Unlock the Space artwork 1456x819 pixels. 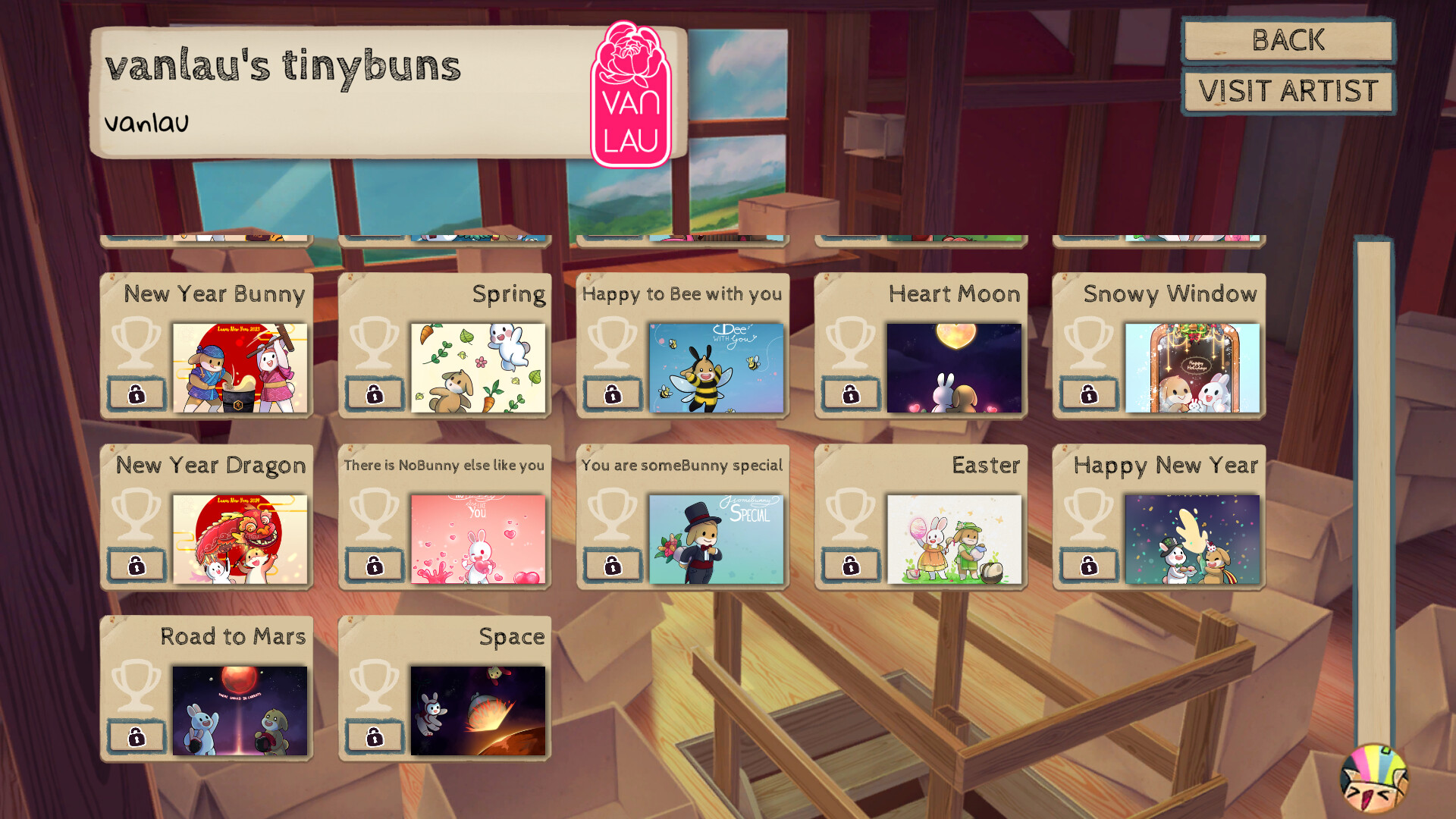click(375, 735)
